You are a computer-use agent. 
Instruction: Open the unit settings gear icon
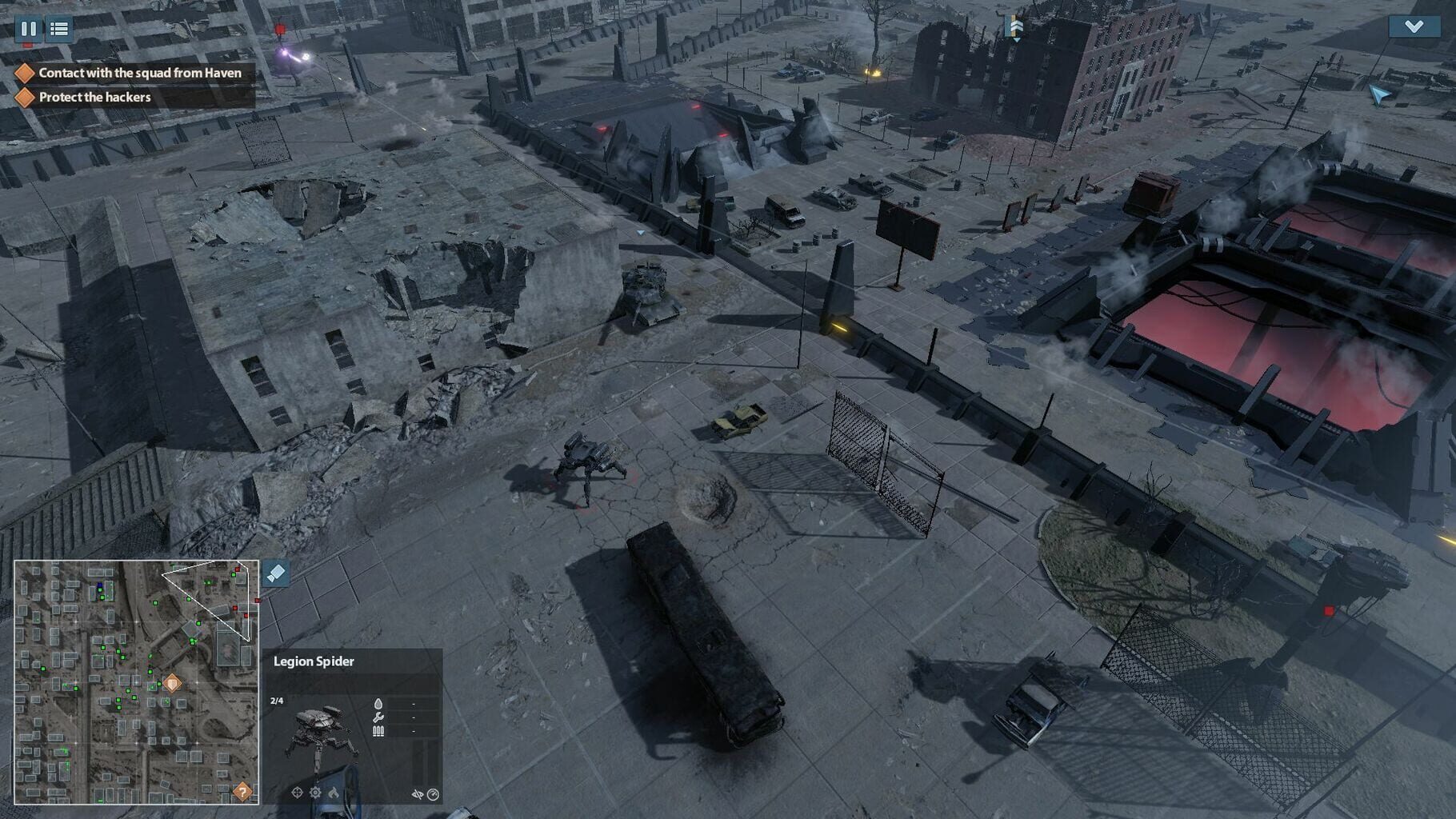point(315,793)
